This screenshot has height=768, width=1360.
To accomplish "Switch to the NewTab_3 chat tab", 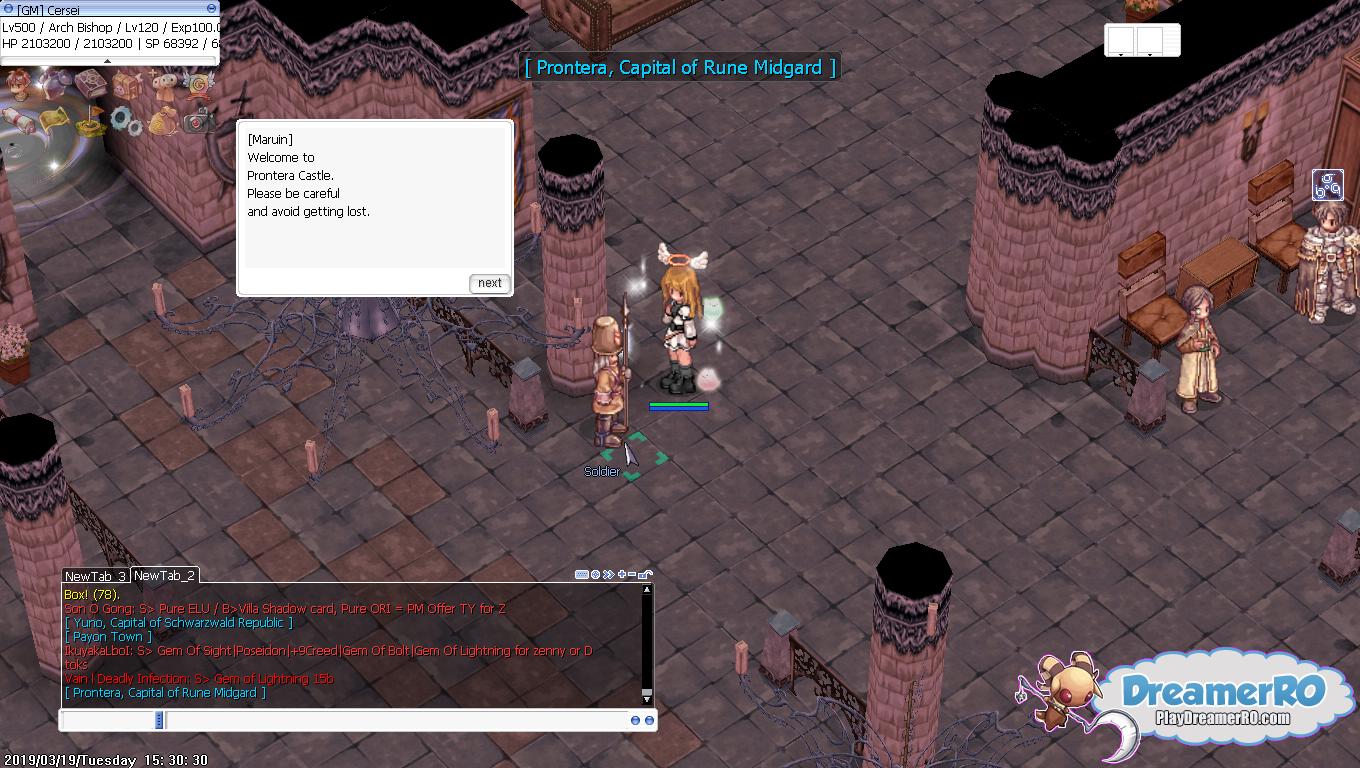I will pyautogui.click(x=95, y=576).
